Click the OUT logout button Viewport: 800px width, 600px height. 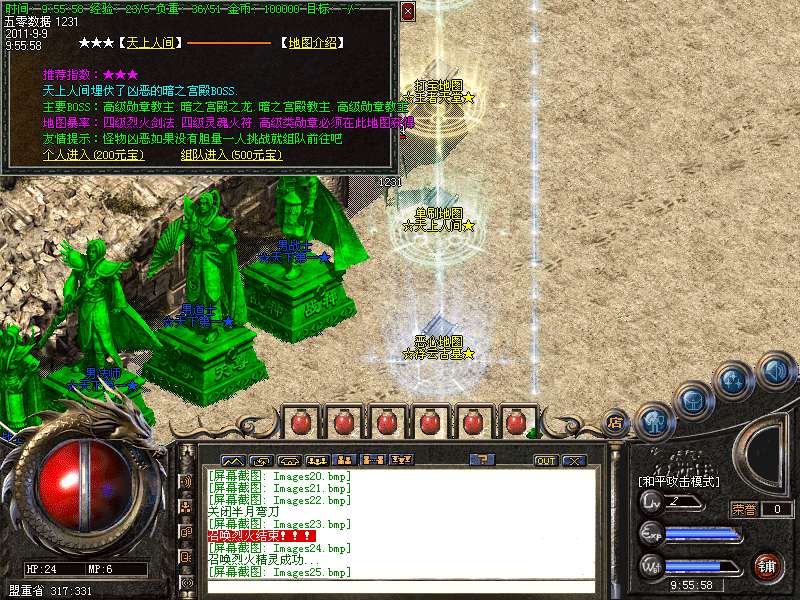coord(546,461)
